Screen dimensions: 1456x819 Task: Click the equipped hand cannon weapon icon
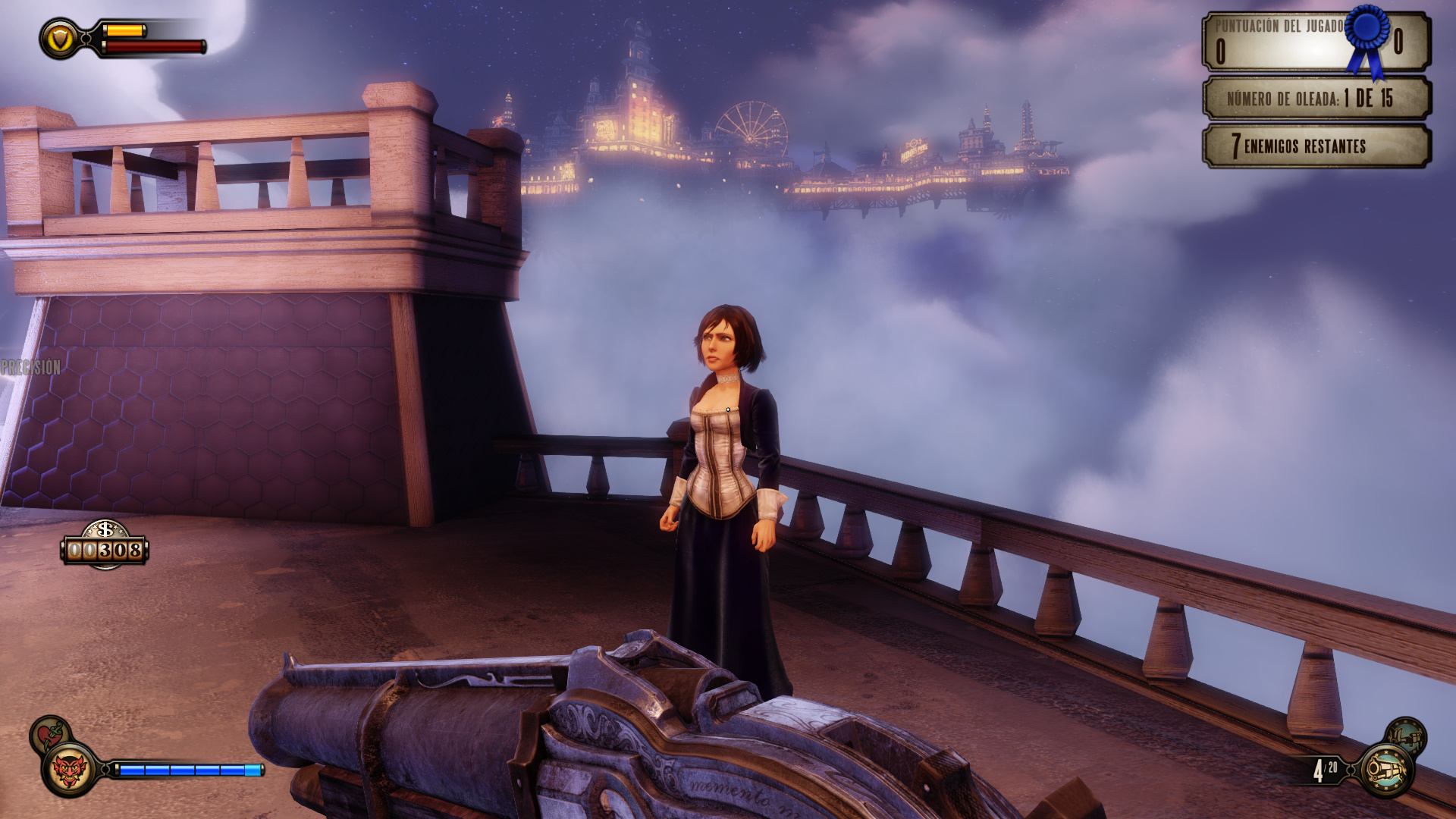pos(1386,770)
